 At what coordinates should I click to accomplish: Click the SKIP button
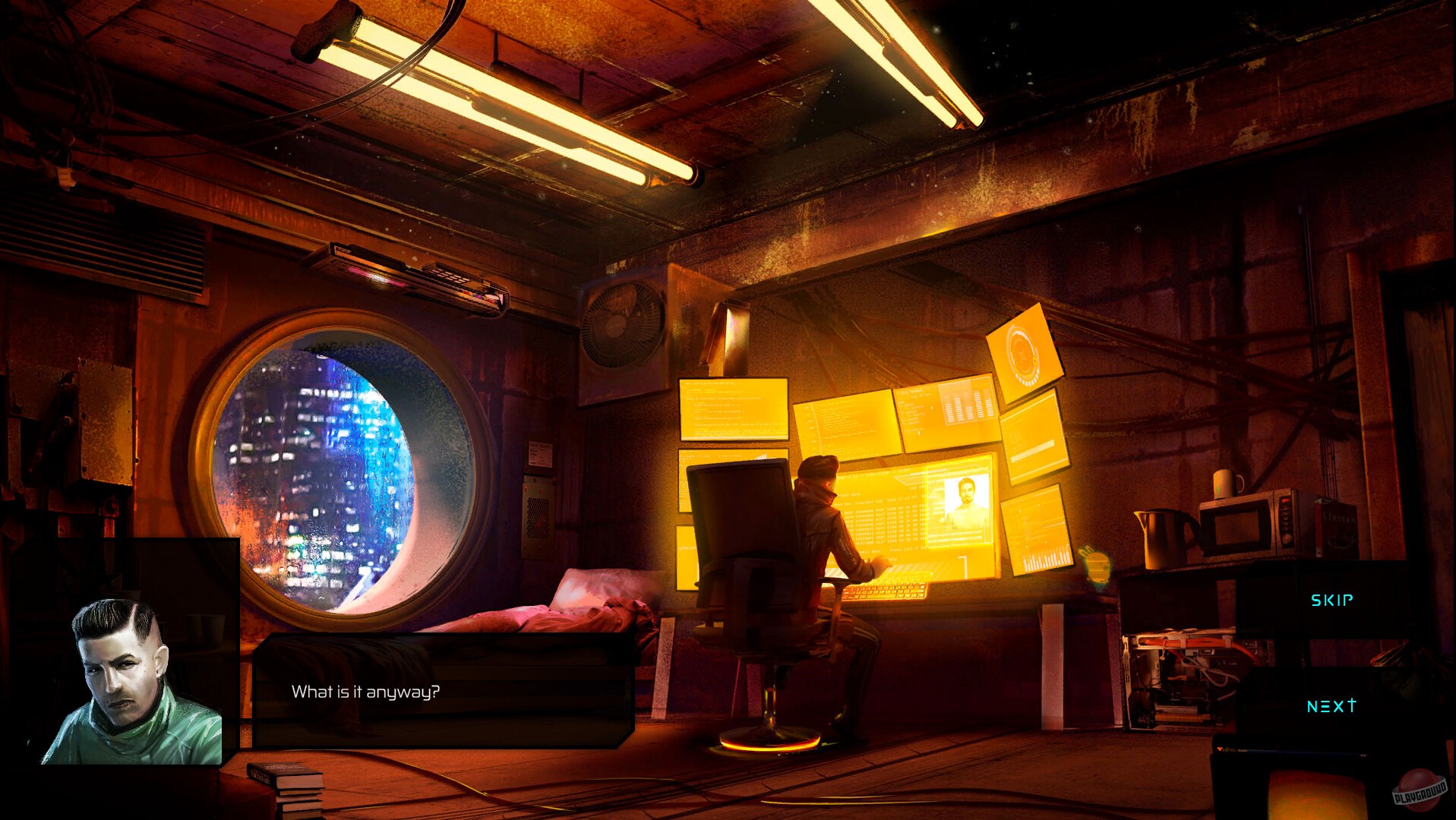tap(1331, 600)
